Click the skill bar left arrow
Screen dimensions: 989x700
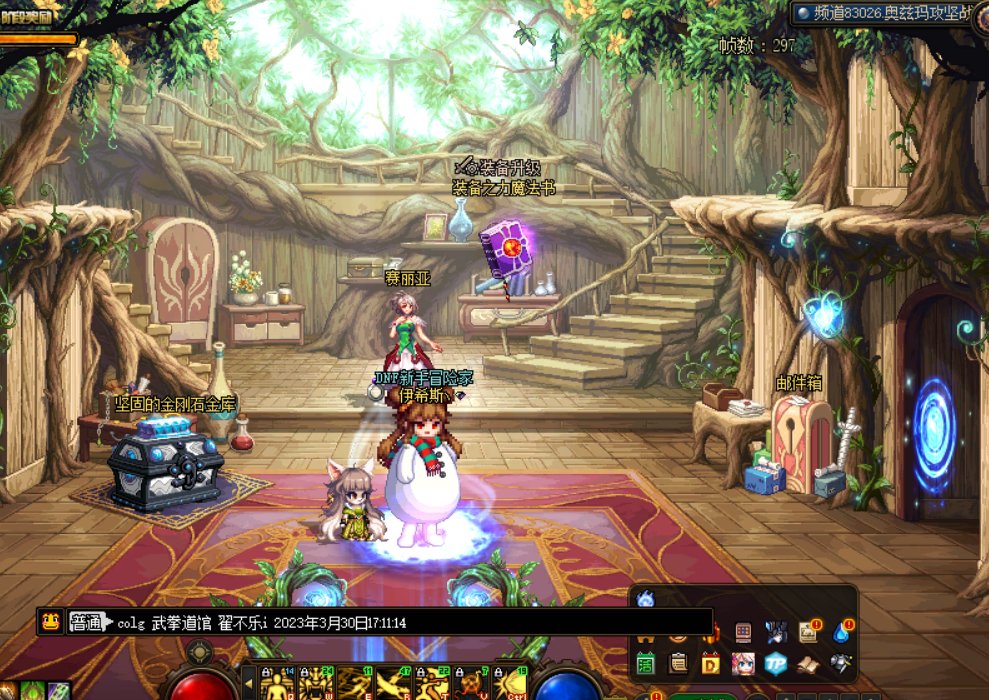(249, 684)
